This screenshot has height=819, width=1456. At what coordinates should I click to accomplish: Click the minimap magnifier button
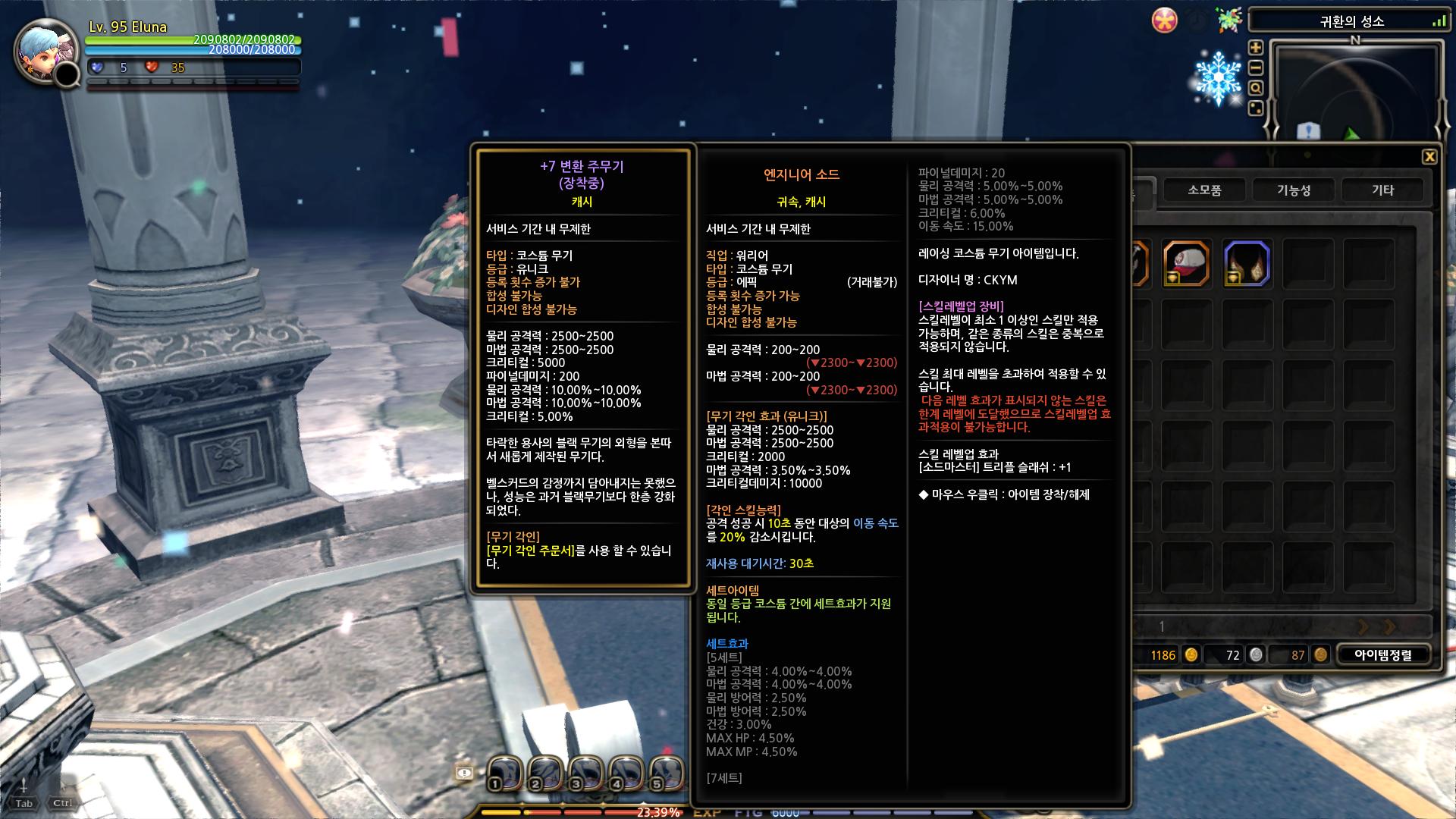(x=1256, y=88)
